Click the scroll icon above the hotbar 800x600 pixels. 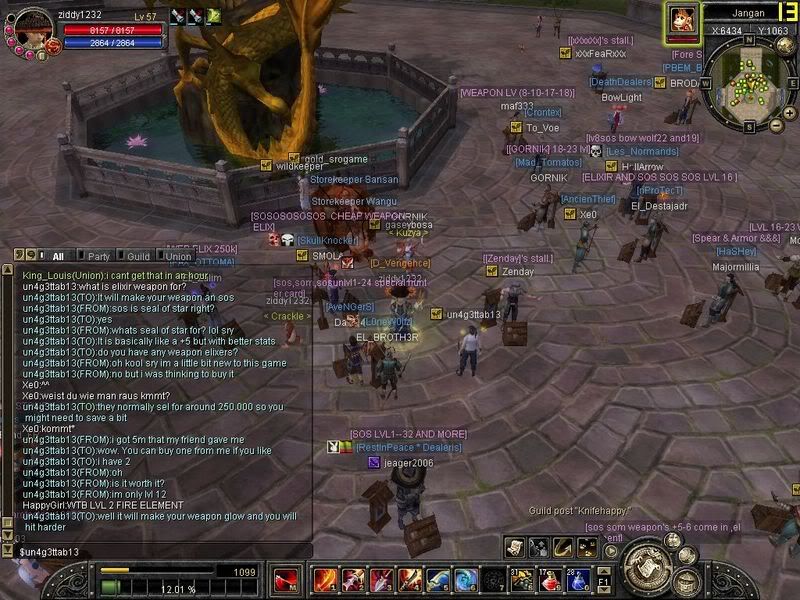514,546
